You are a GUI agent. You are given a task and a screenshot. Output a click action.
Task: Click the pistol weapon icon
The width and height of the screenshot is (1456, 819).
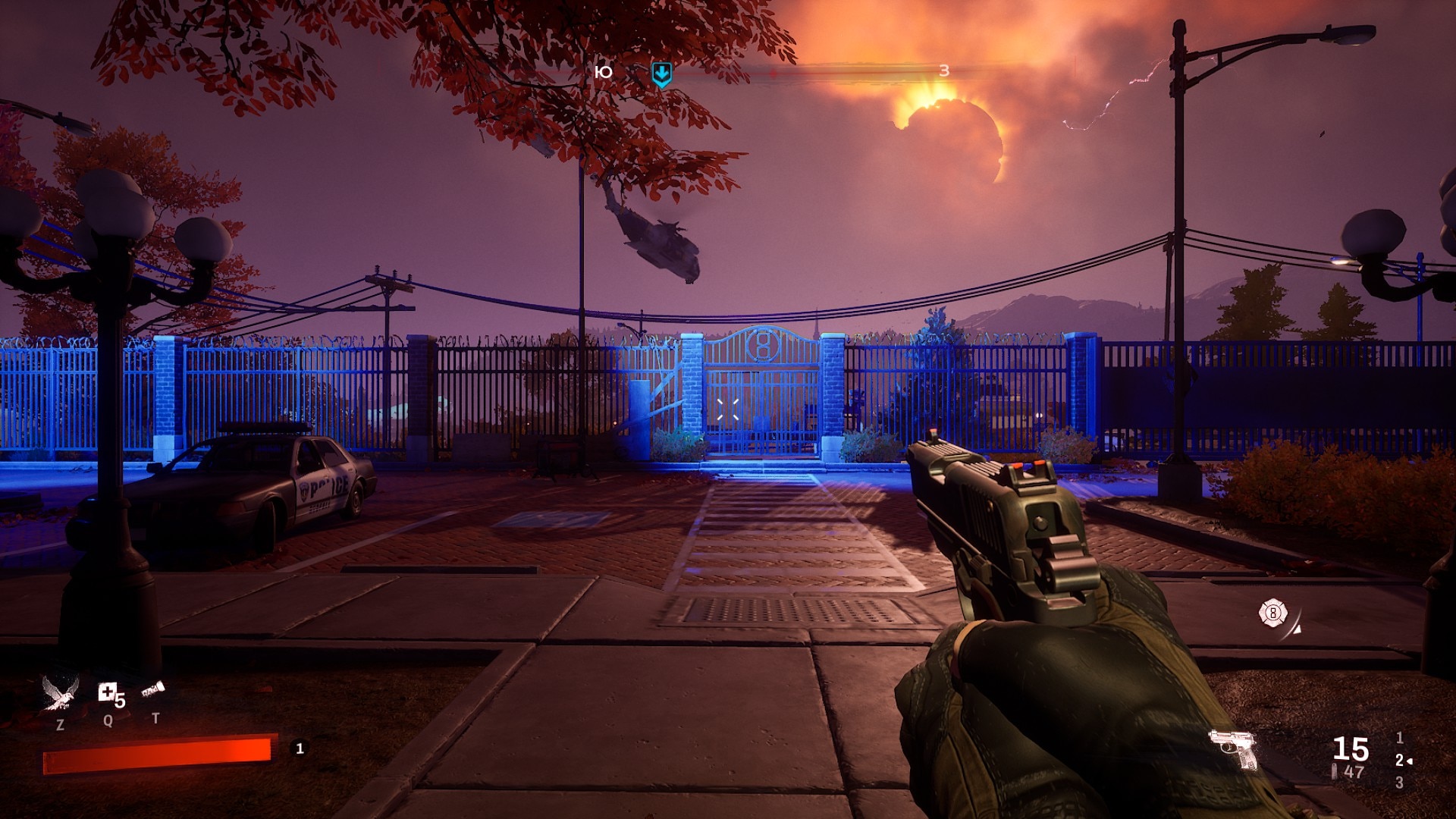[x=1233, y=749]
